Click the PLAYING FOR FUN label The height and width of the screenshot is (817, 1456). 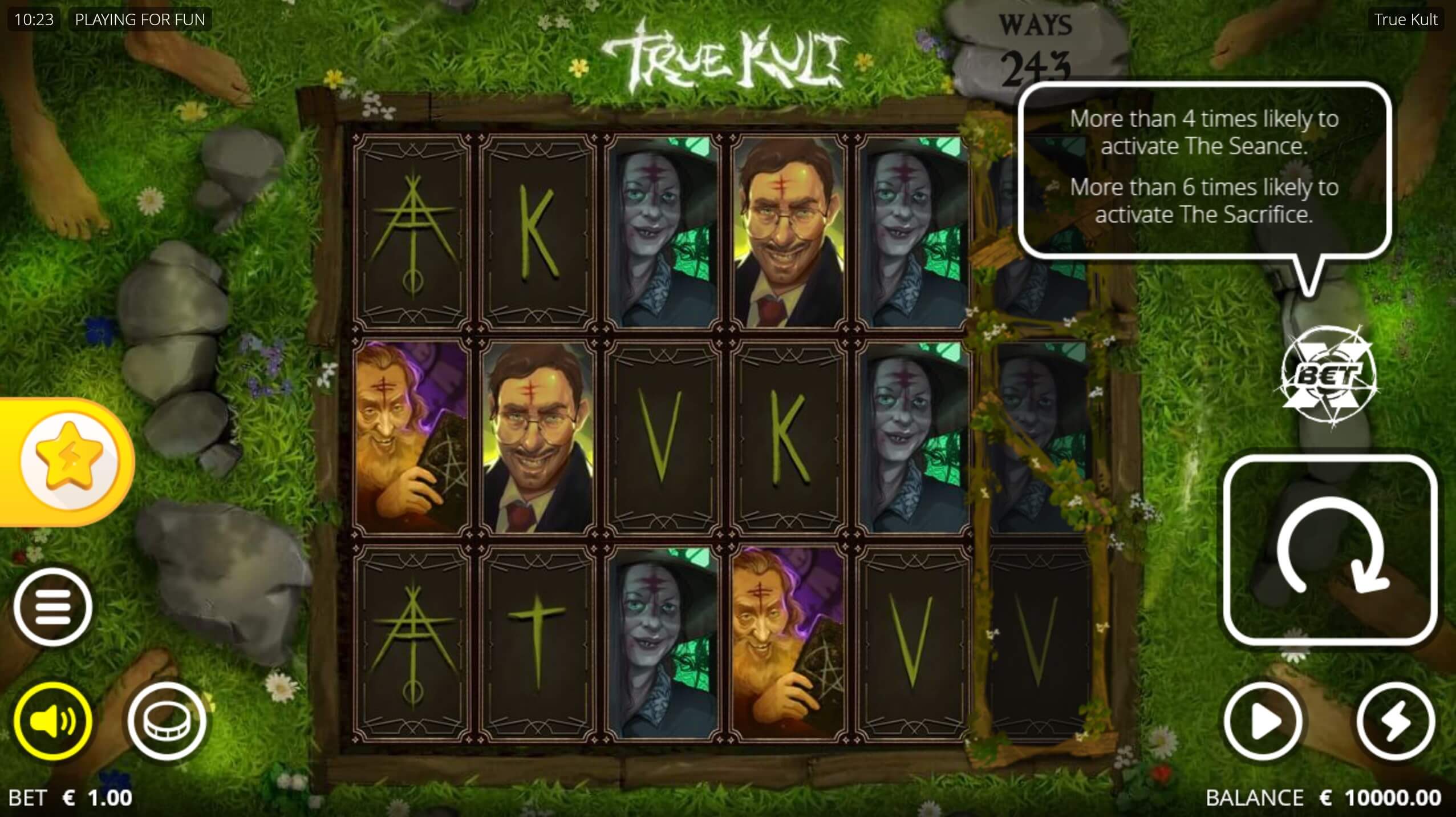[x=140, y=19]
